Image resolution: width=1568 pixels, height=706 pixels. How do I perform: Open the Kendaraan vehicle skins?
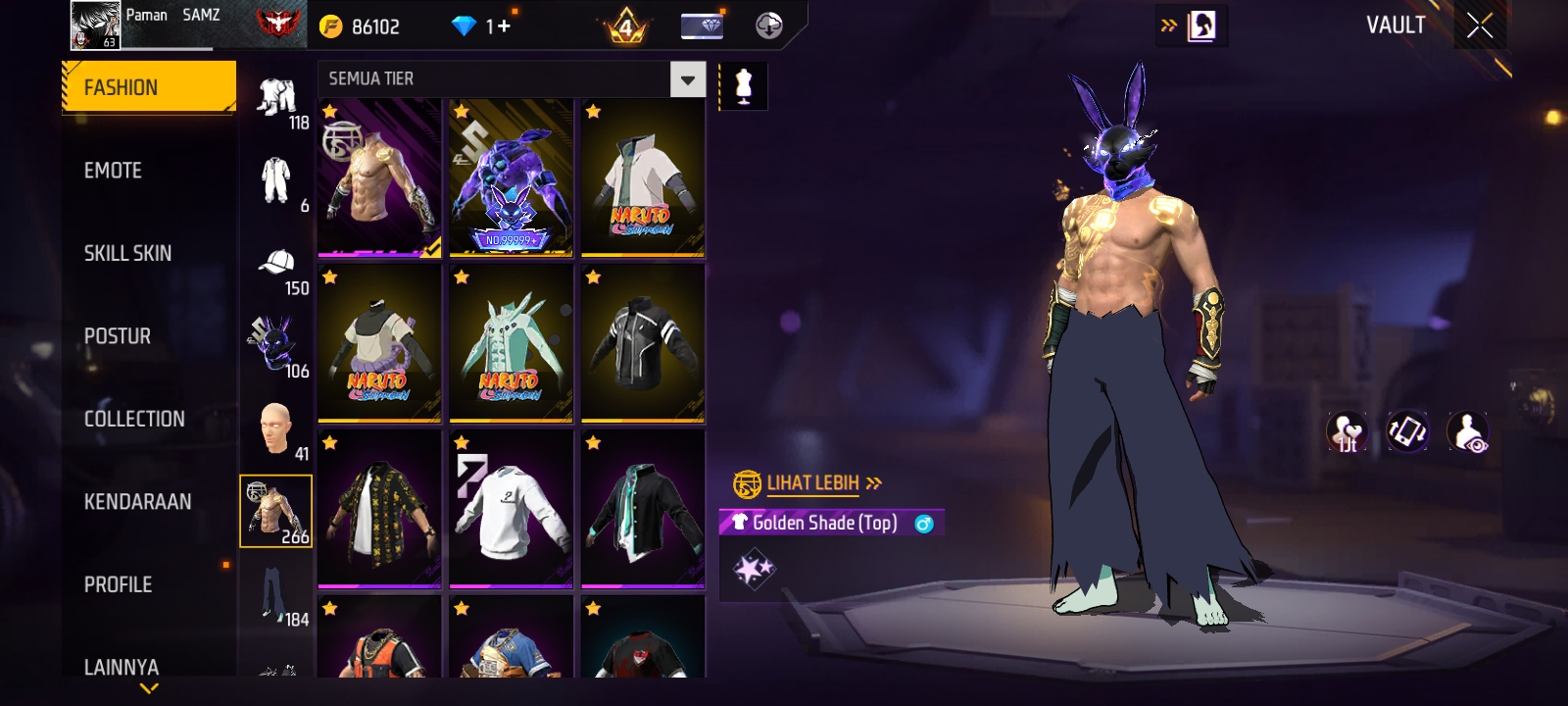pos(137,502)
